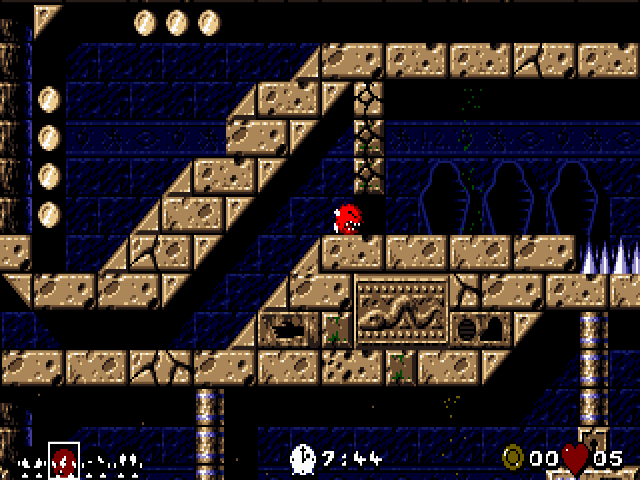Image resolution: width=640 pixels, height=480 pixels.
Task: Select the highlighted red character icon
Action: point(63,460)
